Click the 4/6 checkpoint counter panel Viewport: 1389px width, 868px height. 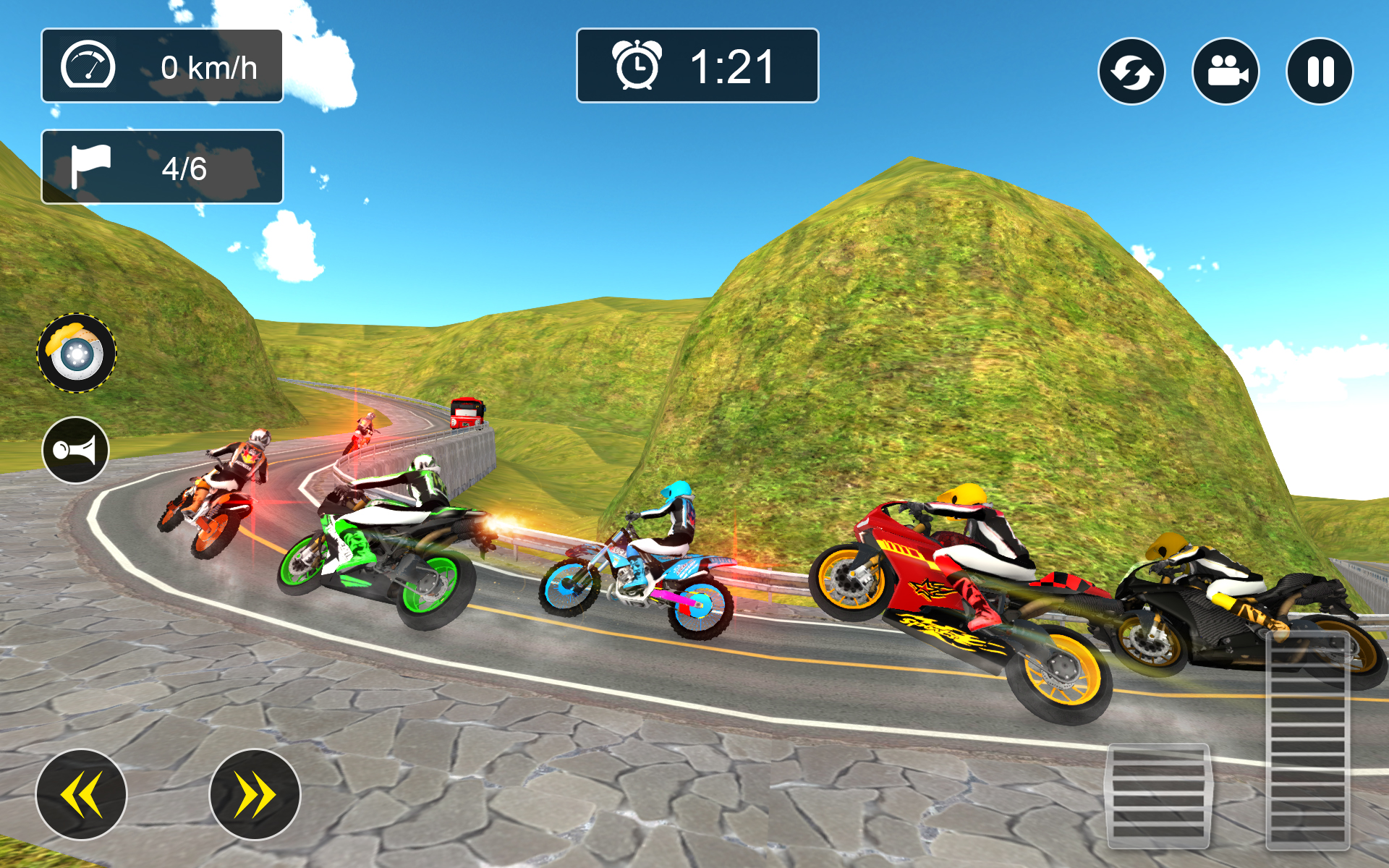[x=162, y=166]
